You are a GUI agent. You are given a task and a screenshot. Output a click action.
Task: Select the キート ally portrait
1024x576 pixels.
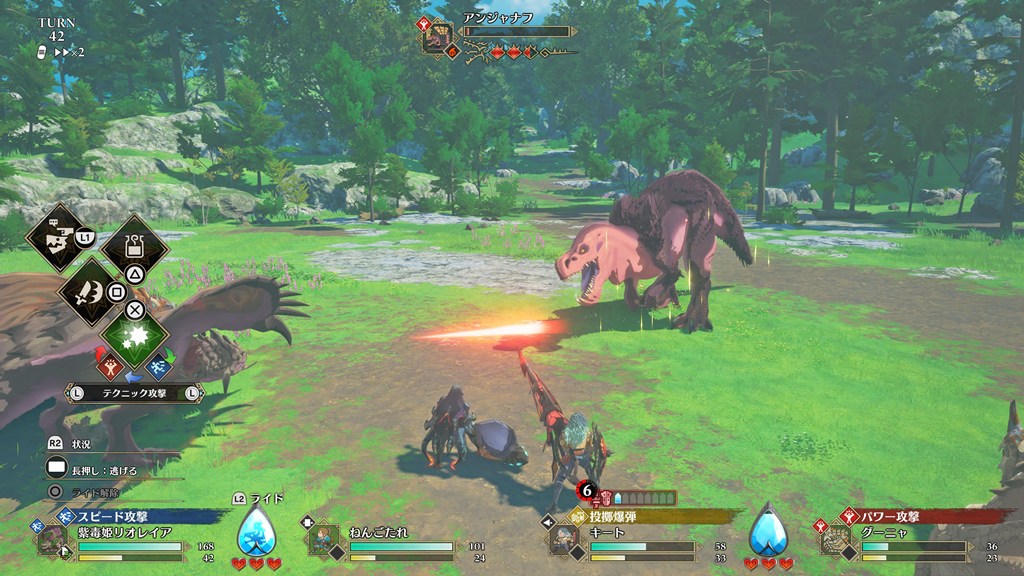563,540
